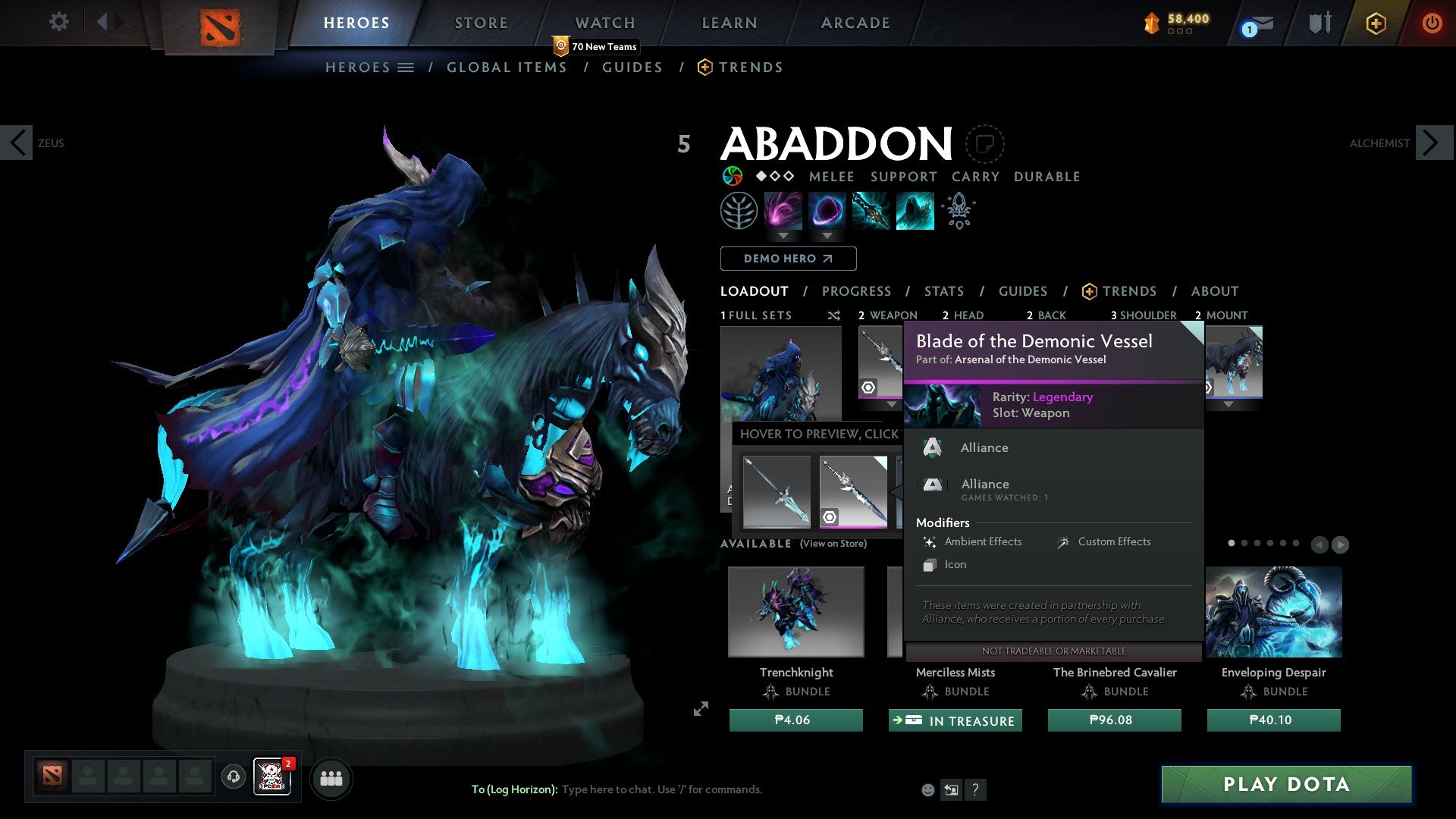
Task: Toggle the Custom Effects modifier
Action: pyautogui.click(x=1114, y=541)
